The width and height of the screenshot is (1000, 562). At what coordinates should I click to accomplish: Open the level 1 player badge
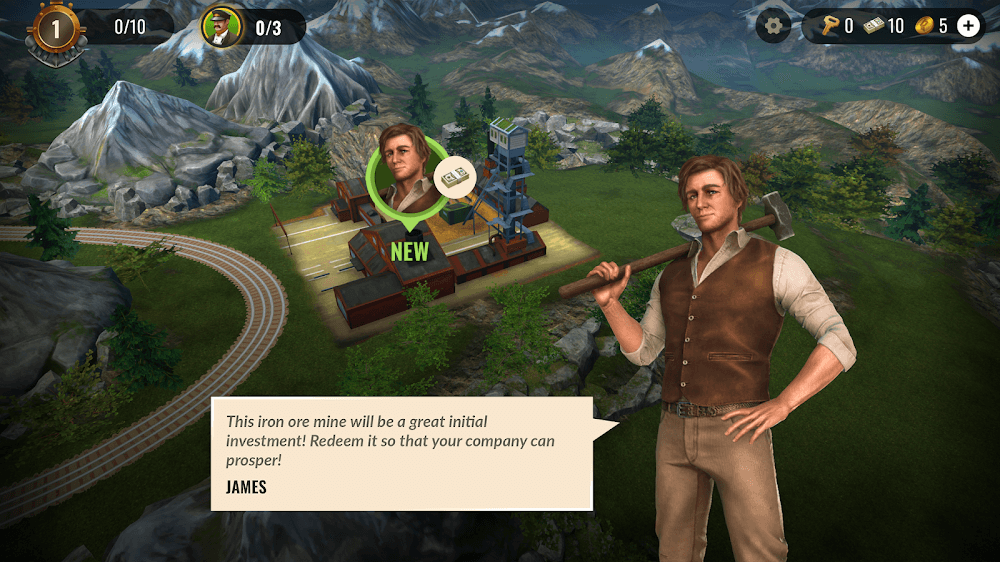point(55,29)
